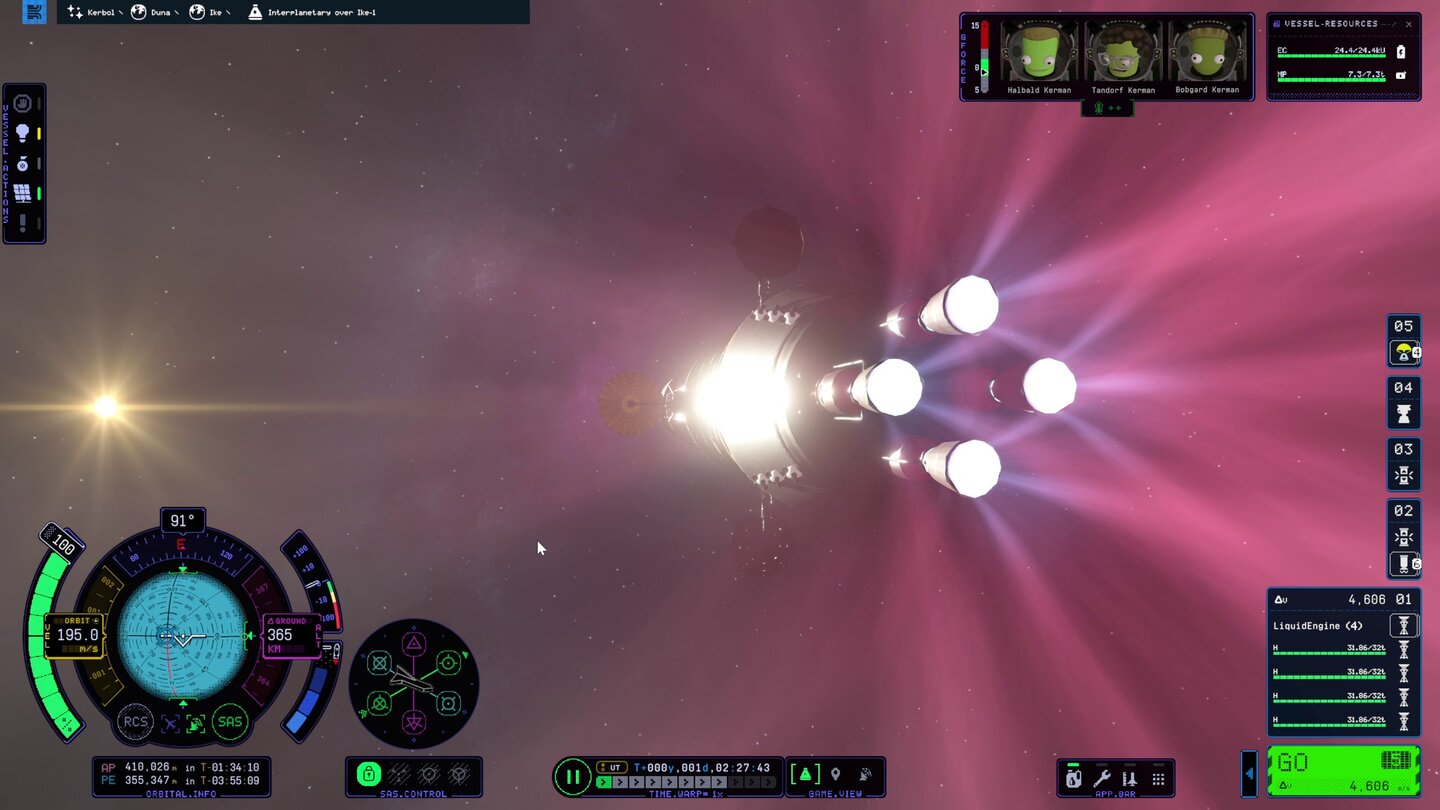Screen dimensions: 1440x810
Task: Toggle the vessel lights bulb in Vessel Actions
Action: (x=22, y=131)
